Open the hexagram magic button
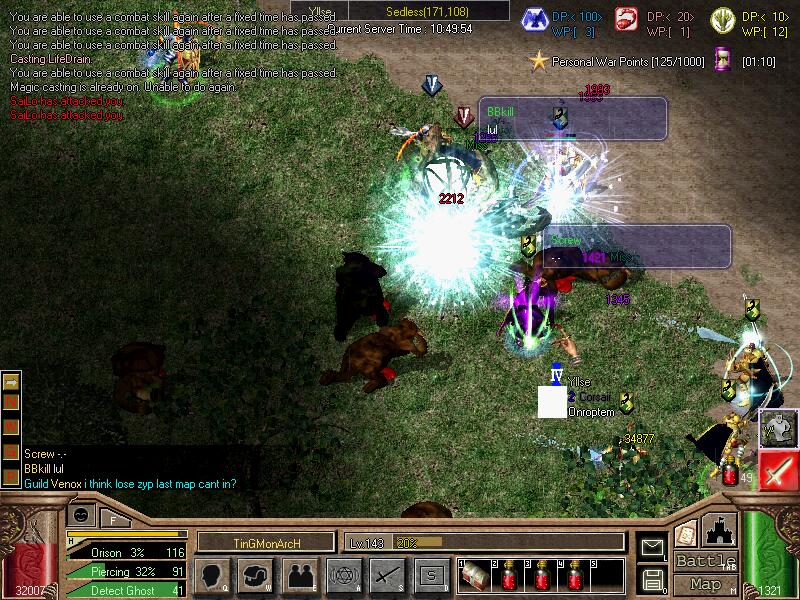Image resolution: width=800 pixels, height=600 pixels. click(x=343, y=576)
